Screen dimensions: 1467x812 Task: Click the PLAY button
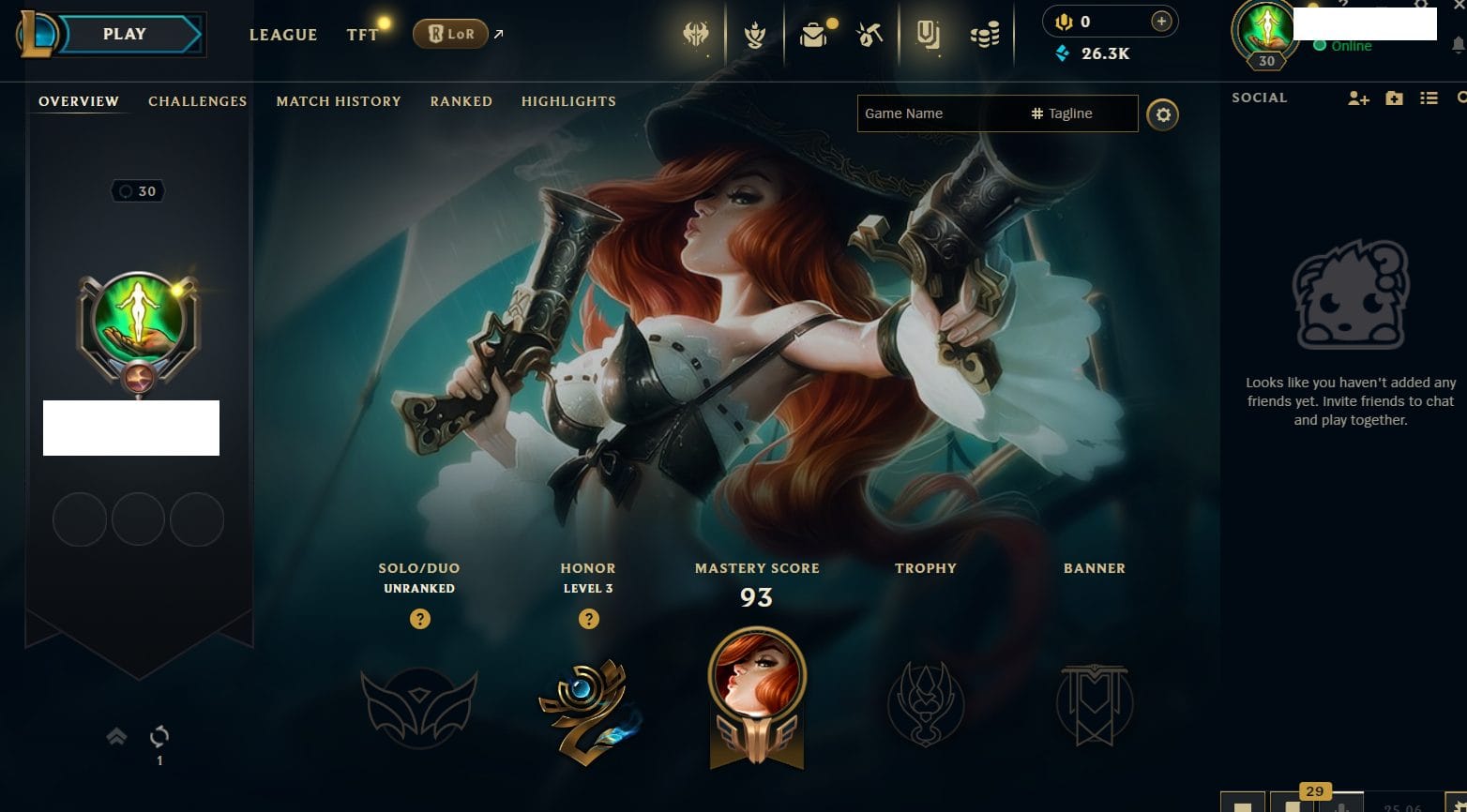(x=125, y=35)
